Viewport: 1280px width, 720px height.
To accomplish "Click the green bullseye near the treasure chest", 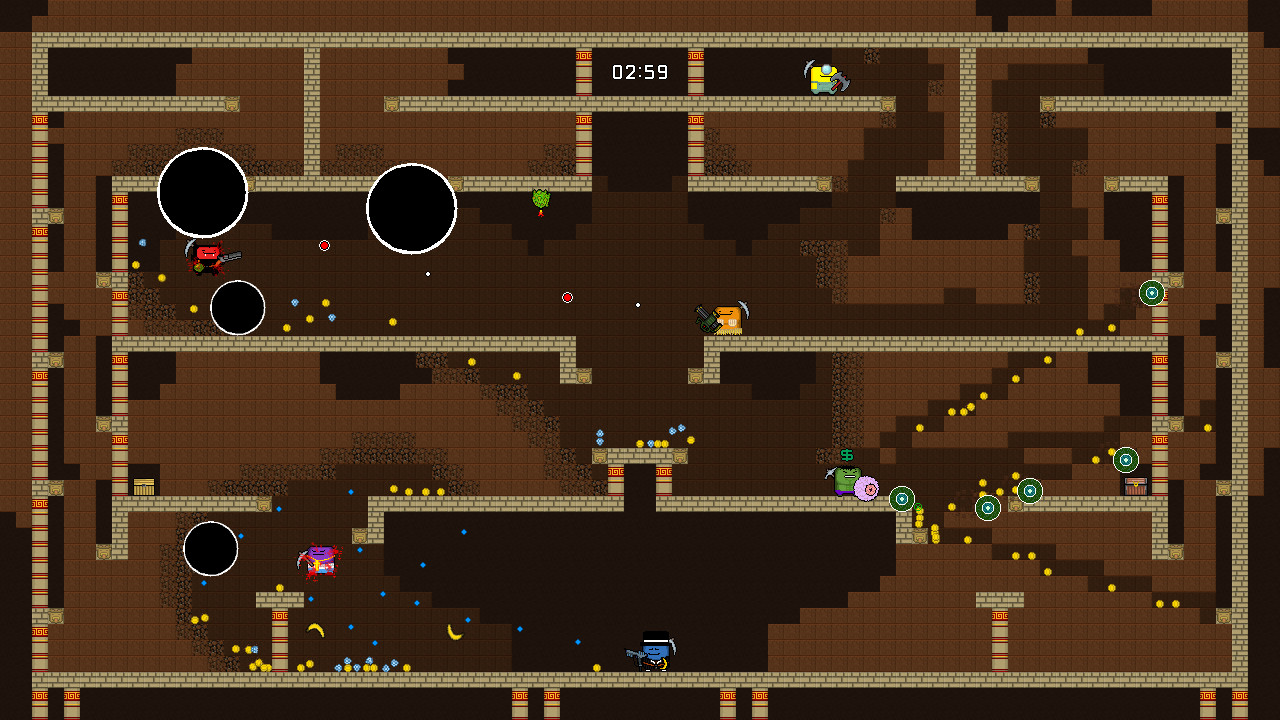I will pos(1128,460).
